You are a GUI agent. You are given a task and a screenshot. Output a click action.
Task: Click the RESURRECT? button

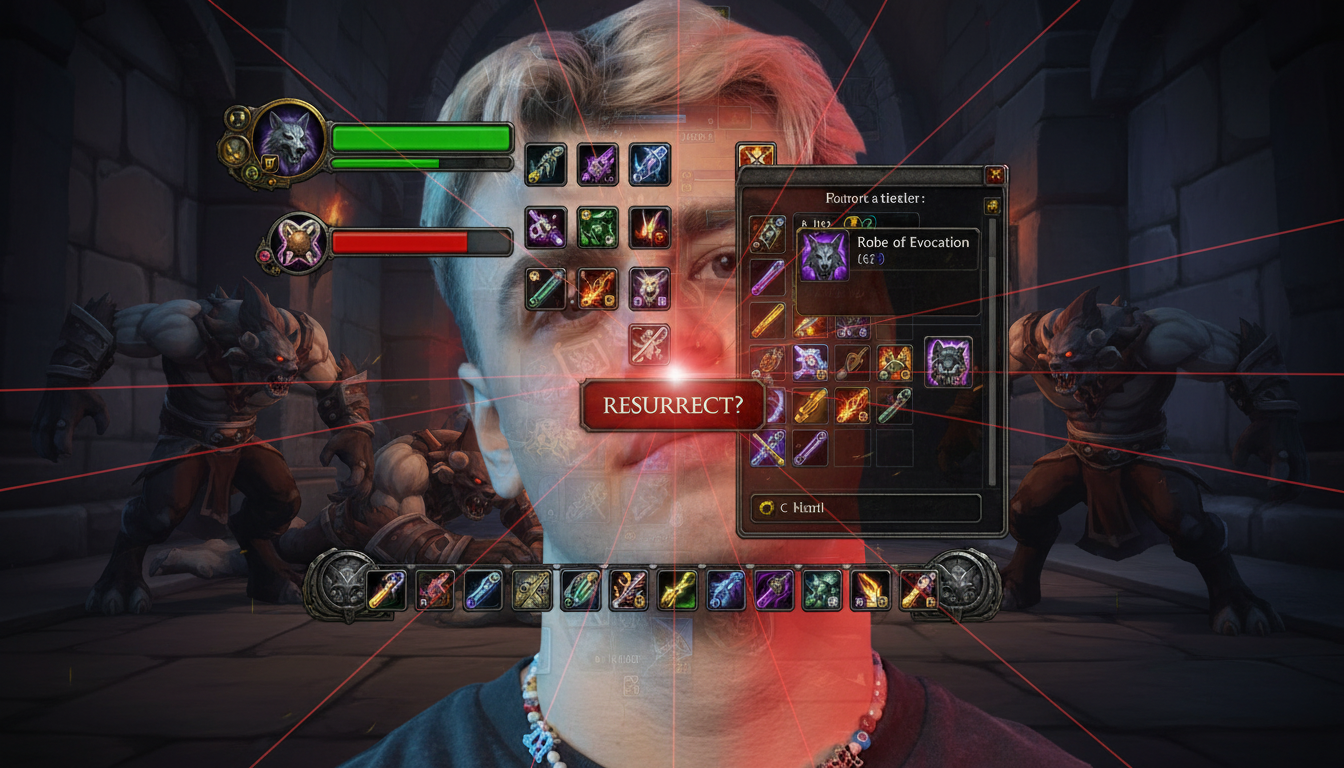(x=672, y=406)
